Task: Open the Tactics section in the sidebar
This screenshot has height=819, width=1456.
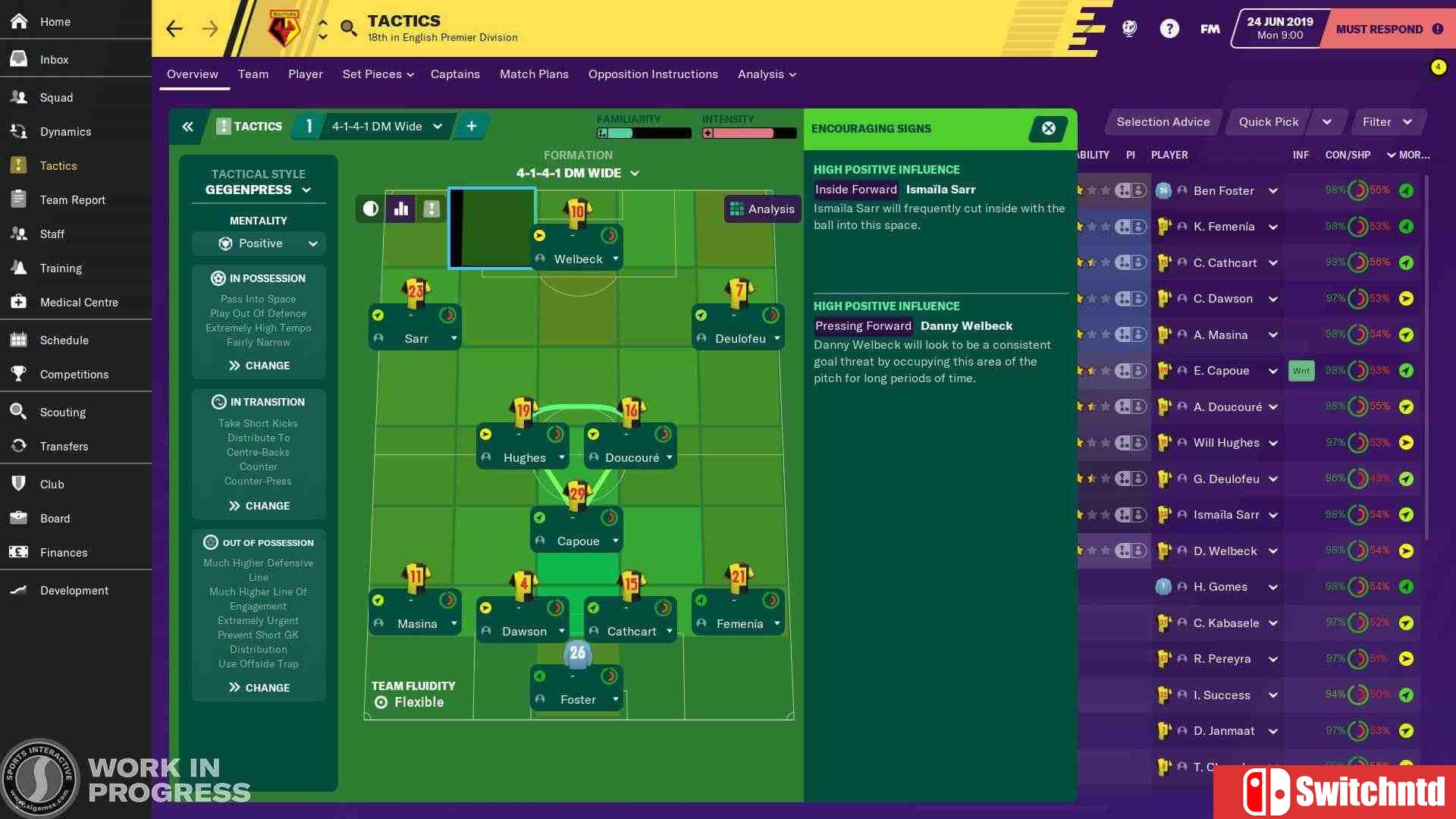Action: pyautogui.click(x=58, y=165)
